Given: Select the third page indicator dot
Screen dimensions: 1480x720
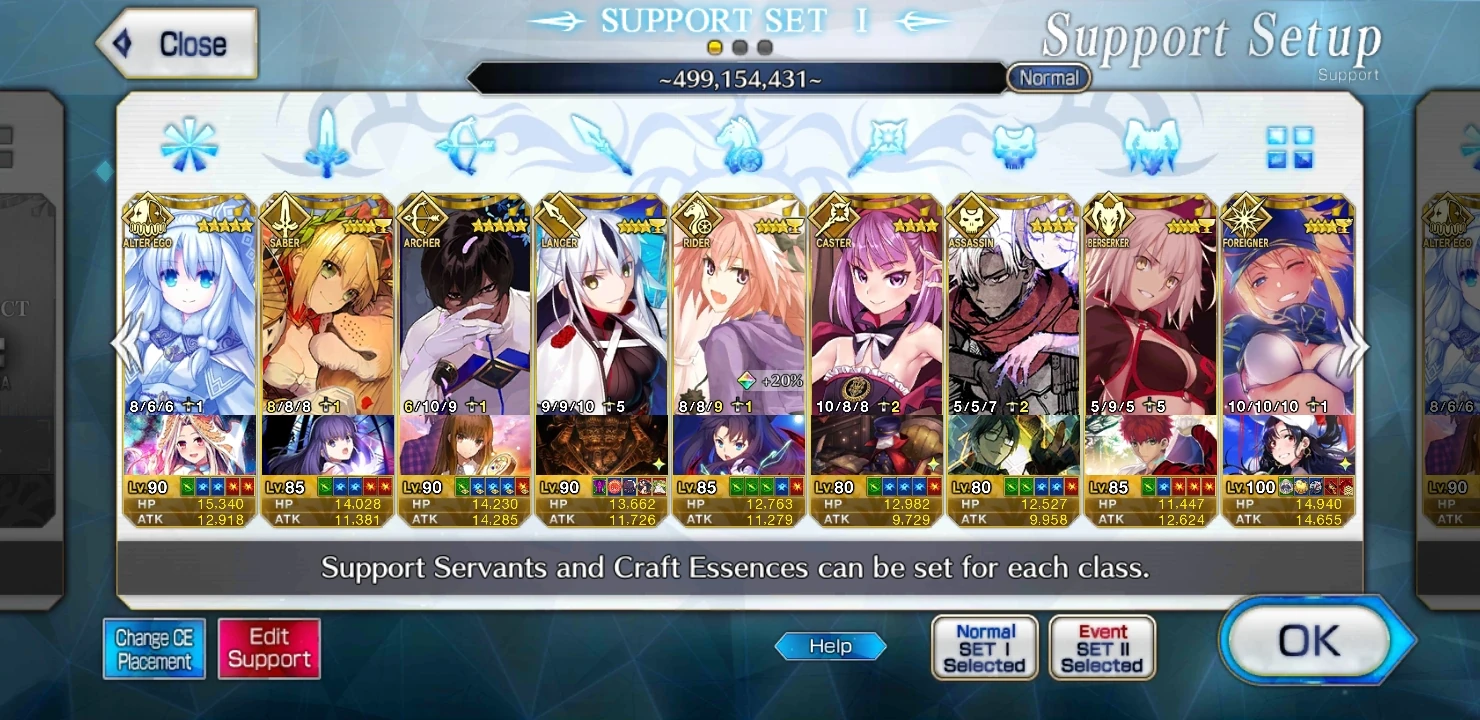Looking at the screenshot, I should click(x=765, y=45).
